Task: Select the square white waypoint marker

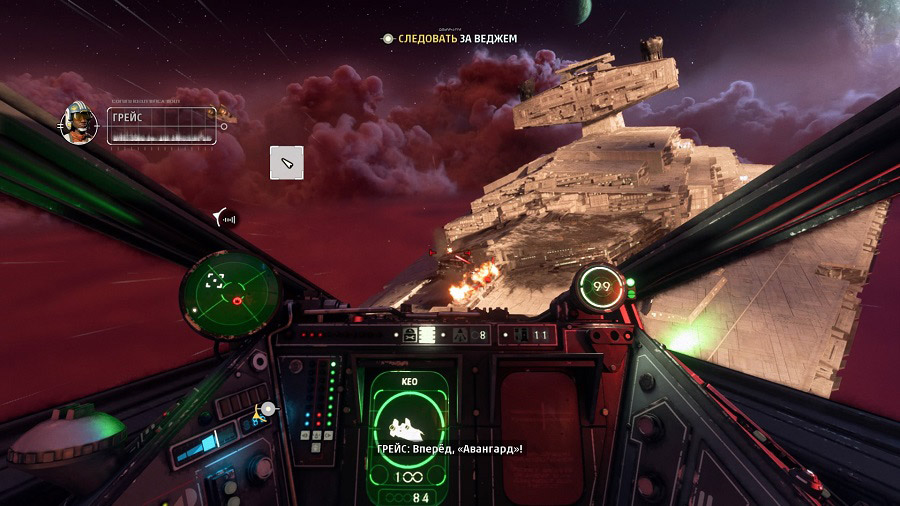Action: 286,163
